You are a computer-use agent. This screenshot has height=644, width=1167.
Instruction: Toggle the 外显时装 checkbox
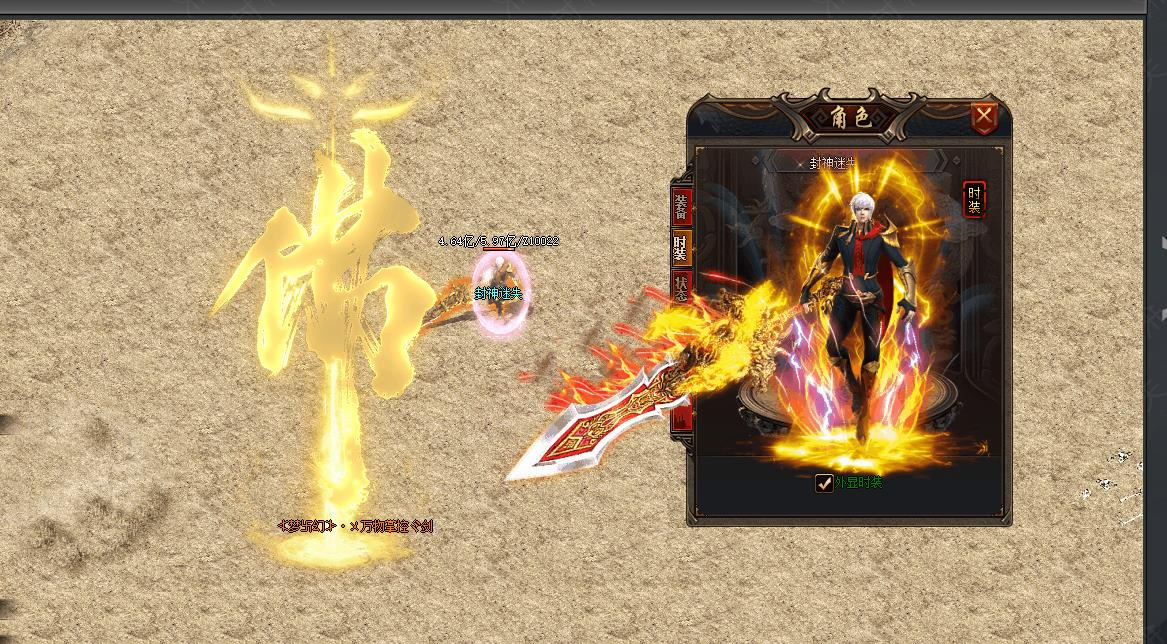pyautogui.click(x=824, y=483)
